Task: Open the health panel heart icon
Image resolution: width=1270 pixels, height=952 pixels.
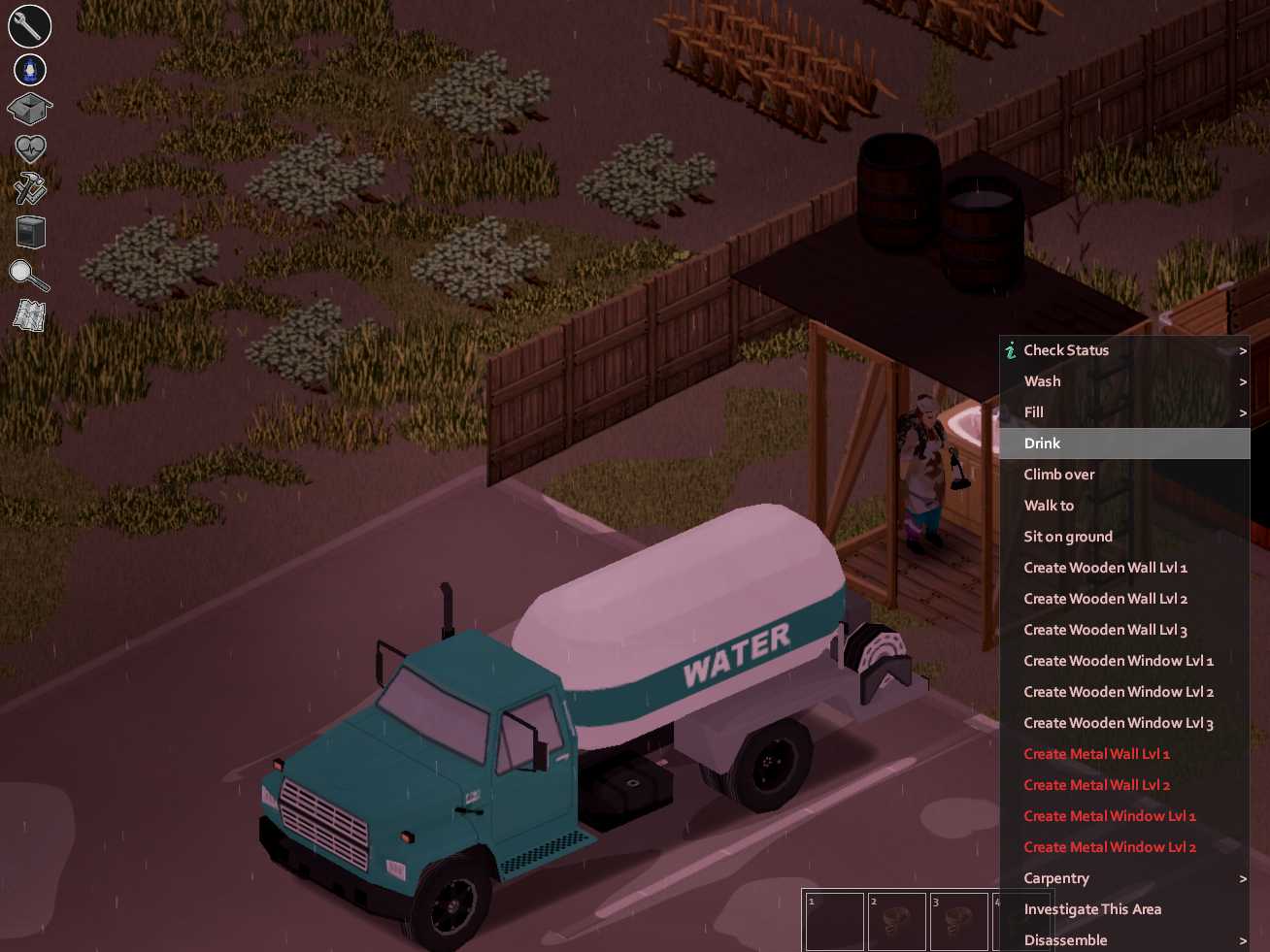Action: (x=28, y=148)
